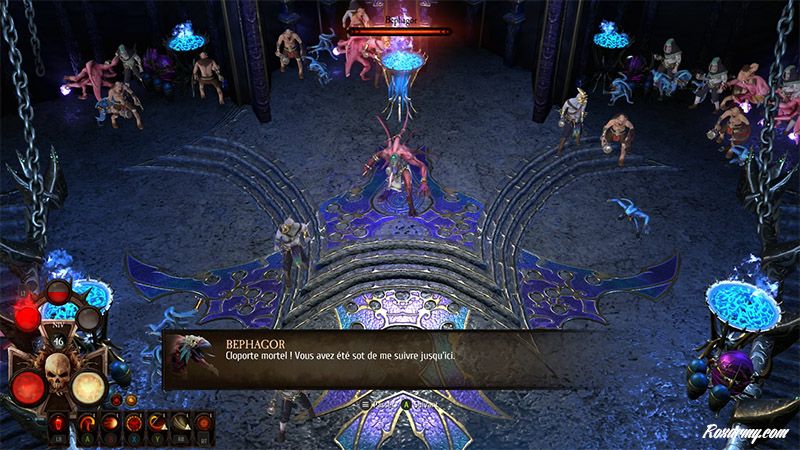Trigger the spiked red ring skill

[133, 420]
